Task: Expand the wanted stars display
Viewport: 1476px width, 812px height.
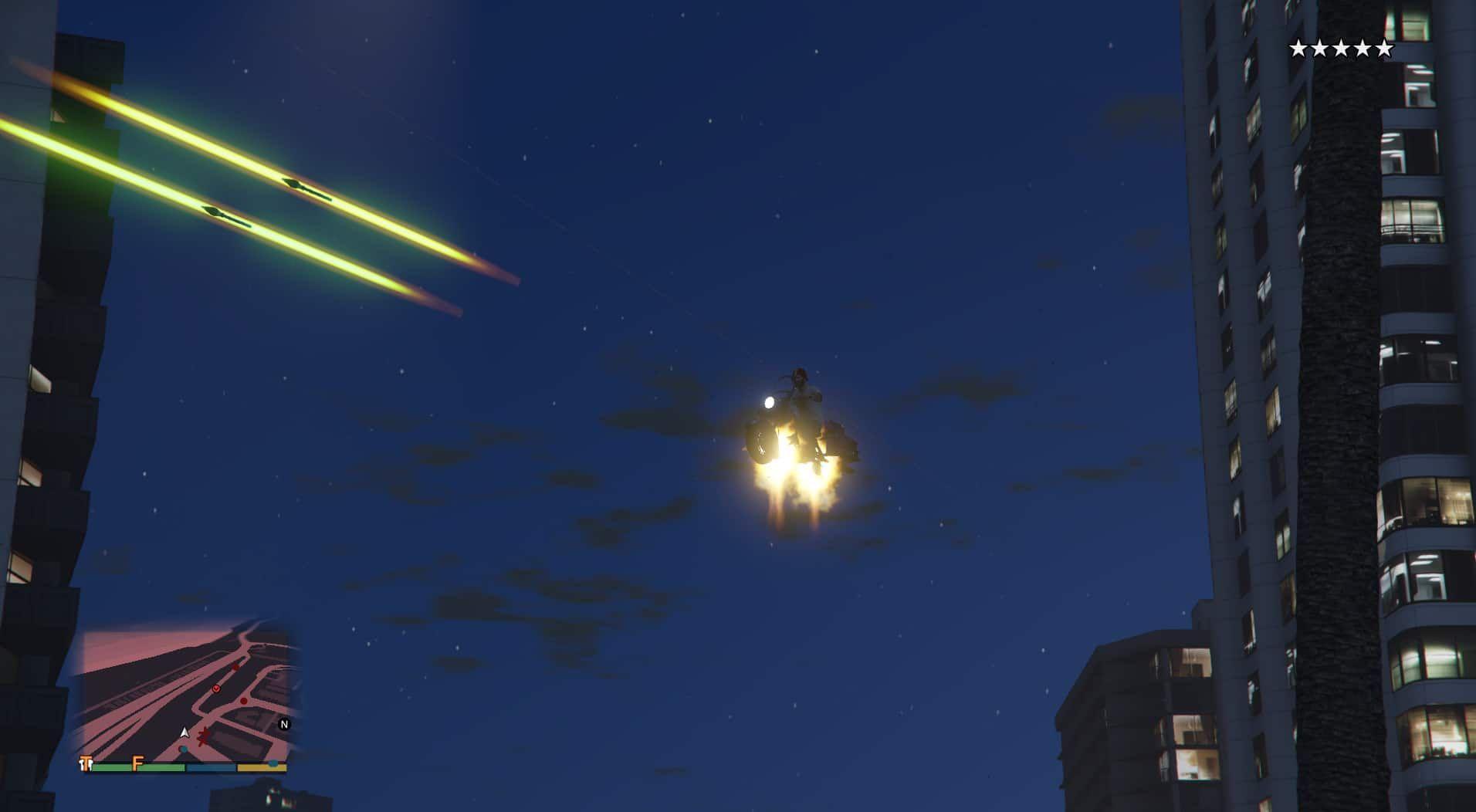Action: click(1343, 47)
